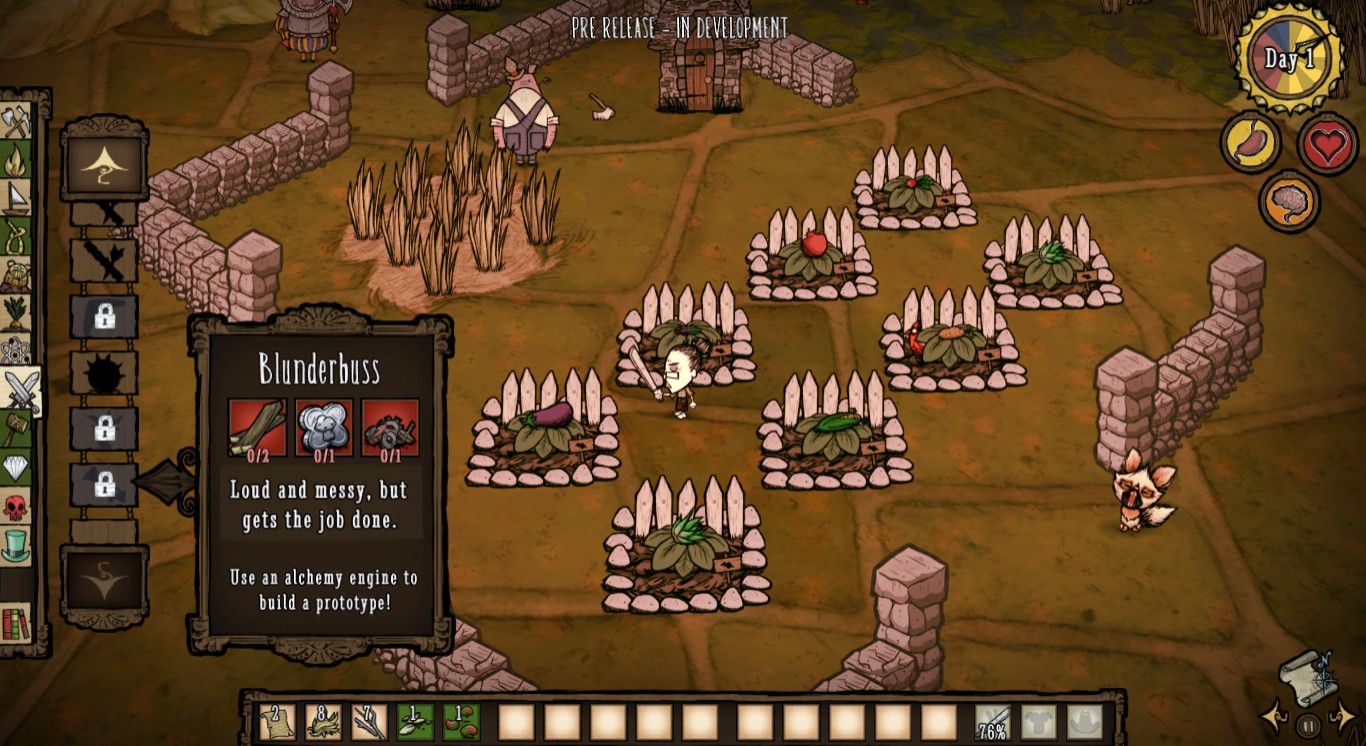Screen dimensions: 1366x746
Task: Open the Structures hammer tab
Action: 17,428
